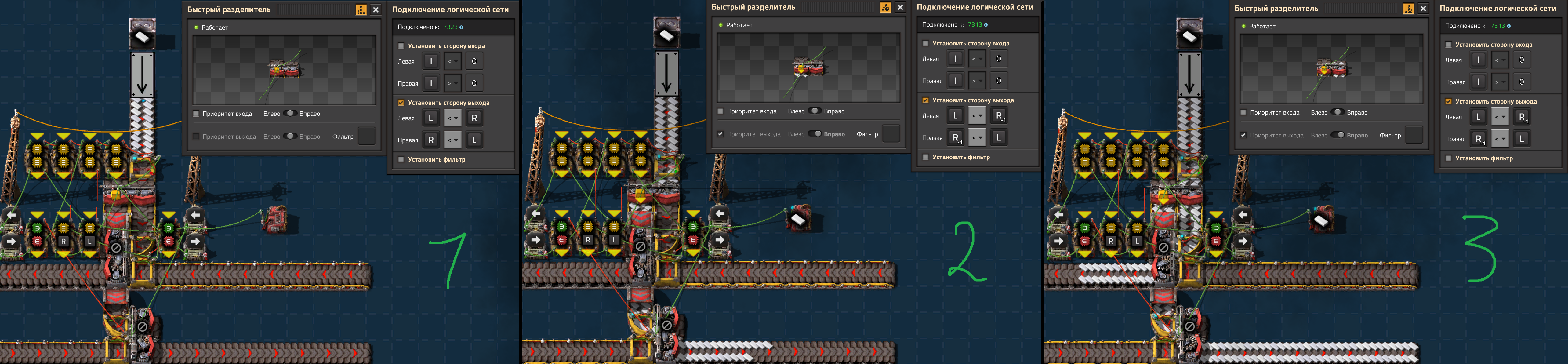Viewport: 1568px width, 364px height.
Task: Tick 'Установить фильтр' checkbox in screenshot 2
Action: 926,157
